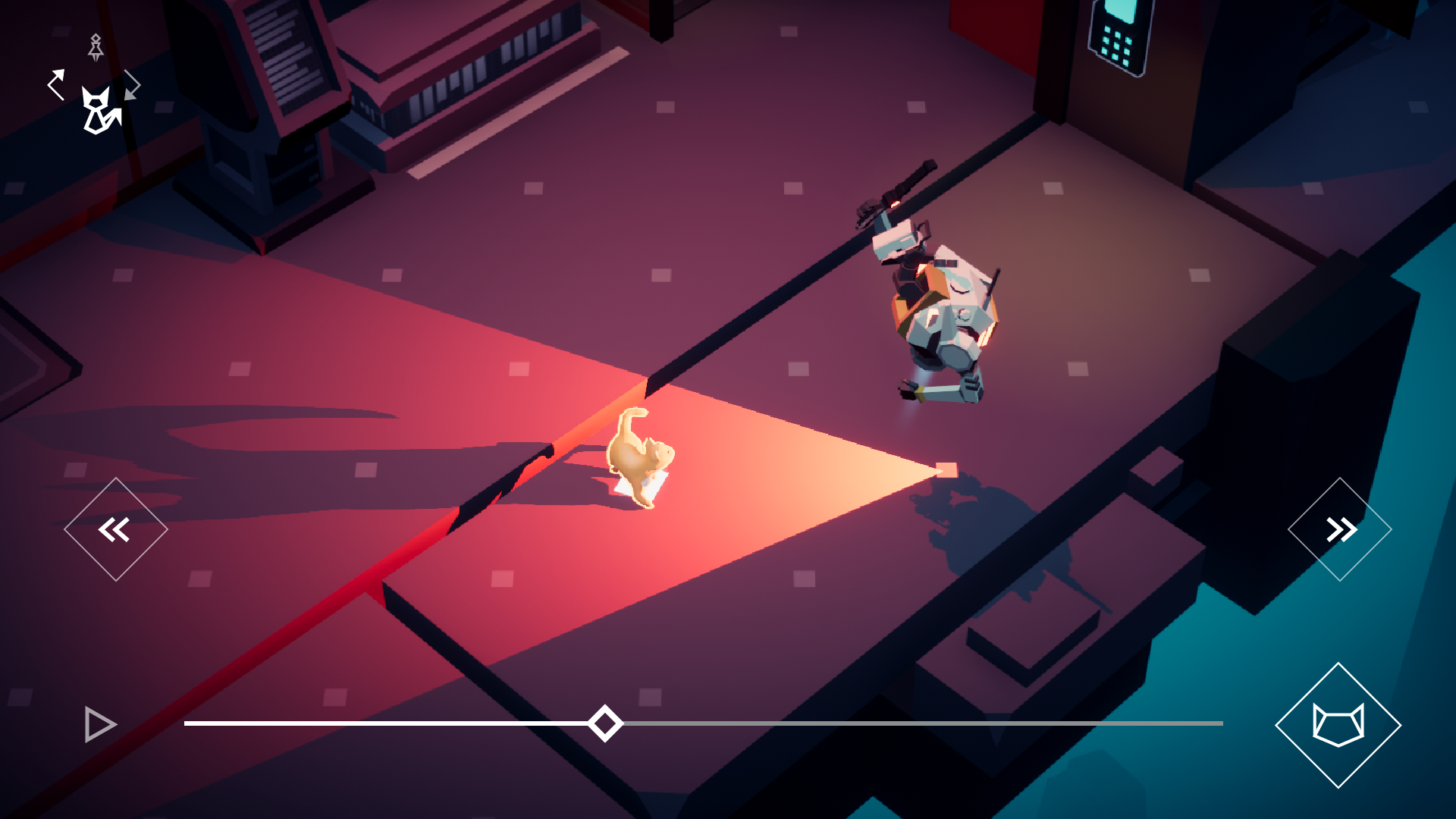The width and height of the screenshot is (1456, 819).
Task: Click the far-right end of the timeline track
Action: 1221,723
